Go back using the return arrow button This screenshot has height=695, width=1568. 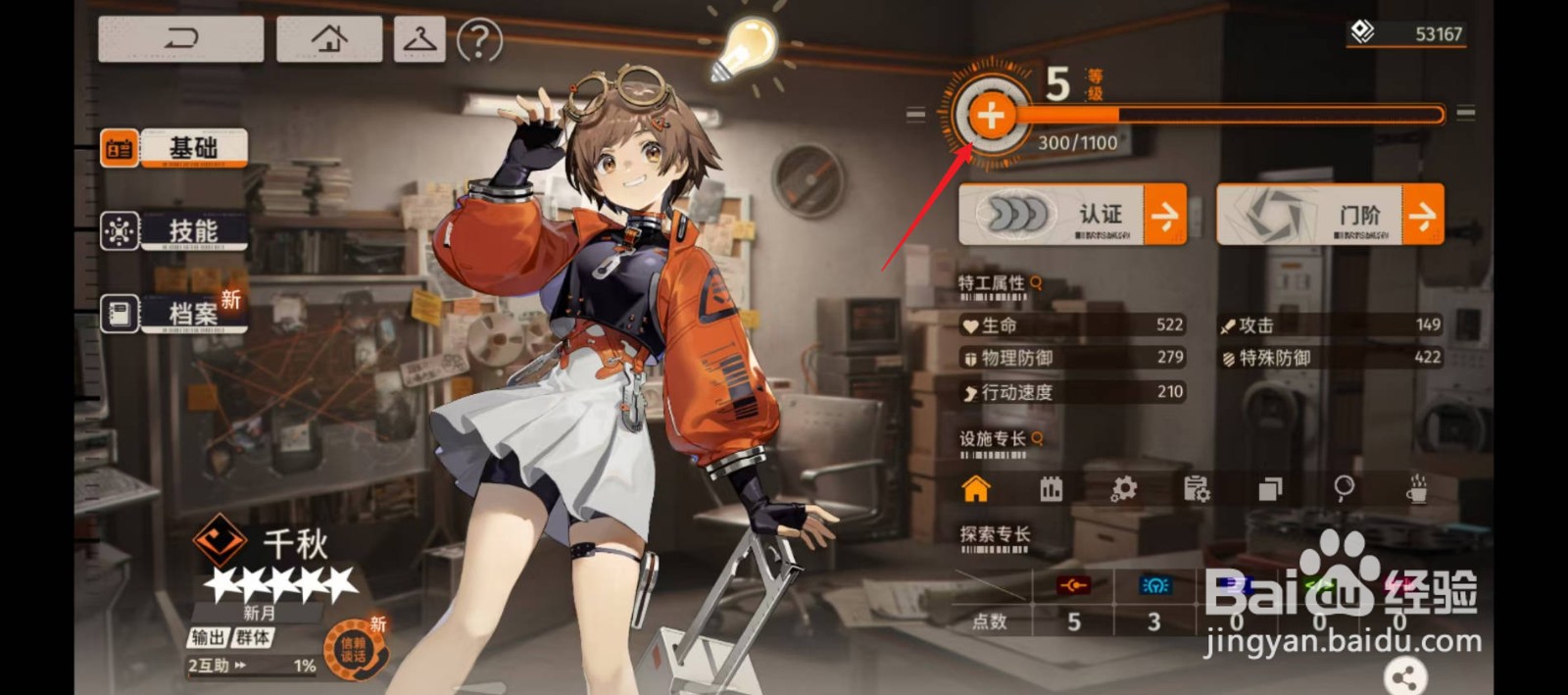pos(181,39)
